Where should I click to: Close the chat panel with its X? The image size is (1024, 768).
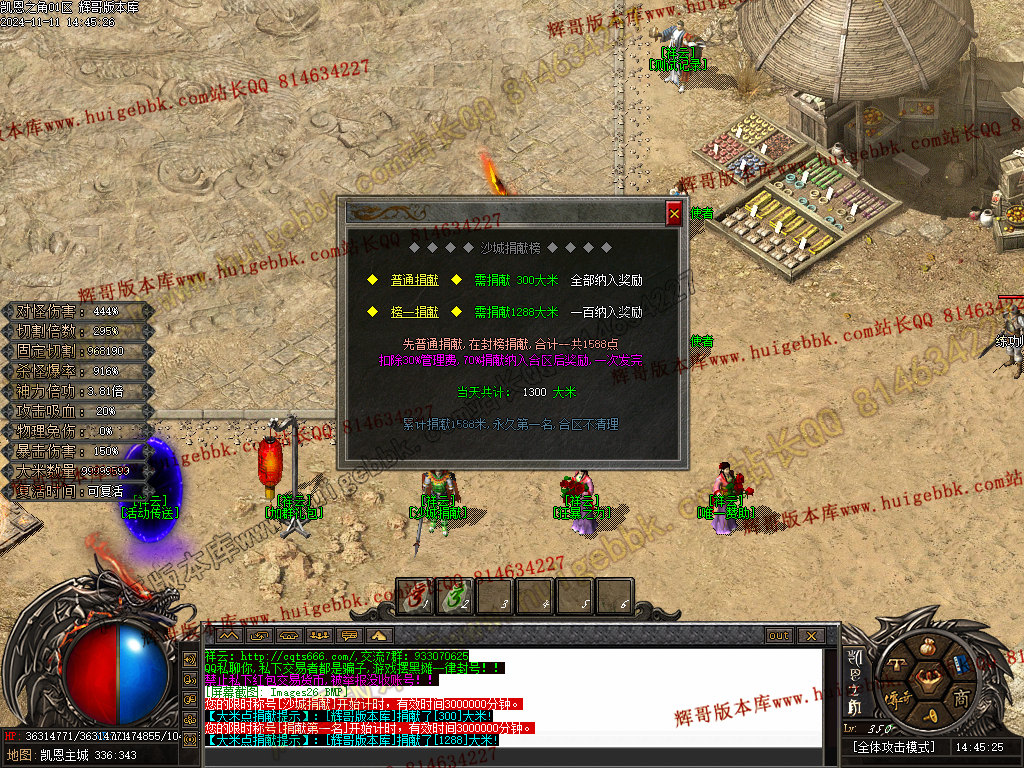810,636
